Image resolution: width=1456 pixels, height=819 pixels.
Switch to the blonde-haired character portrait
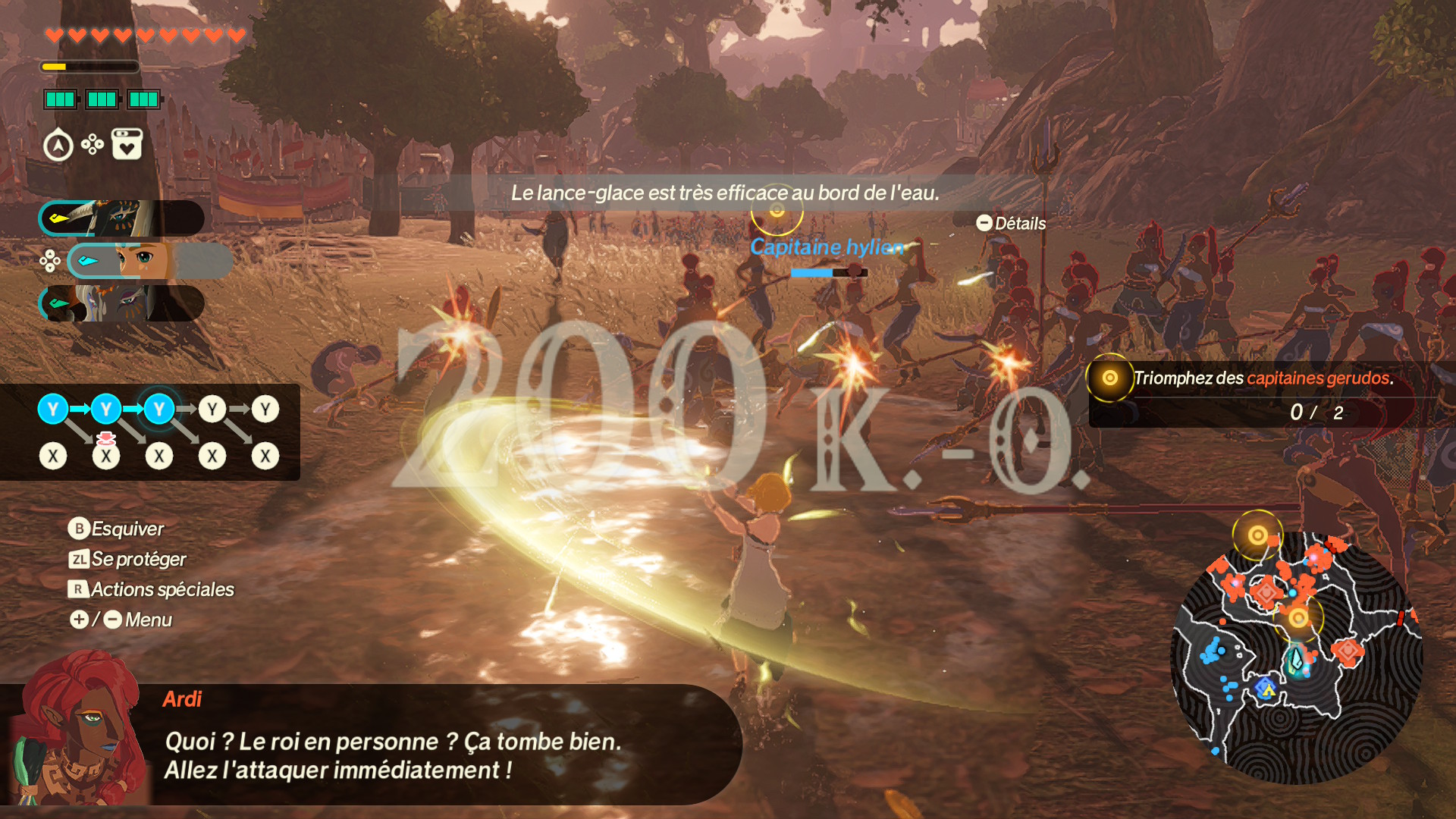click(149, 261)
